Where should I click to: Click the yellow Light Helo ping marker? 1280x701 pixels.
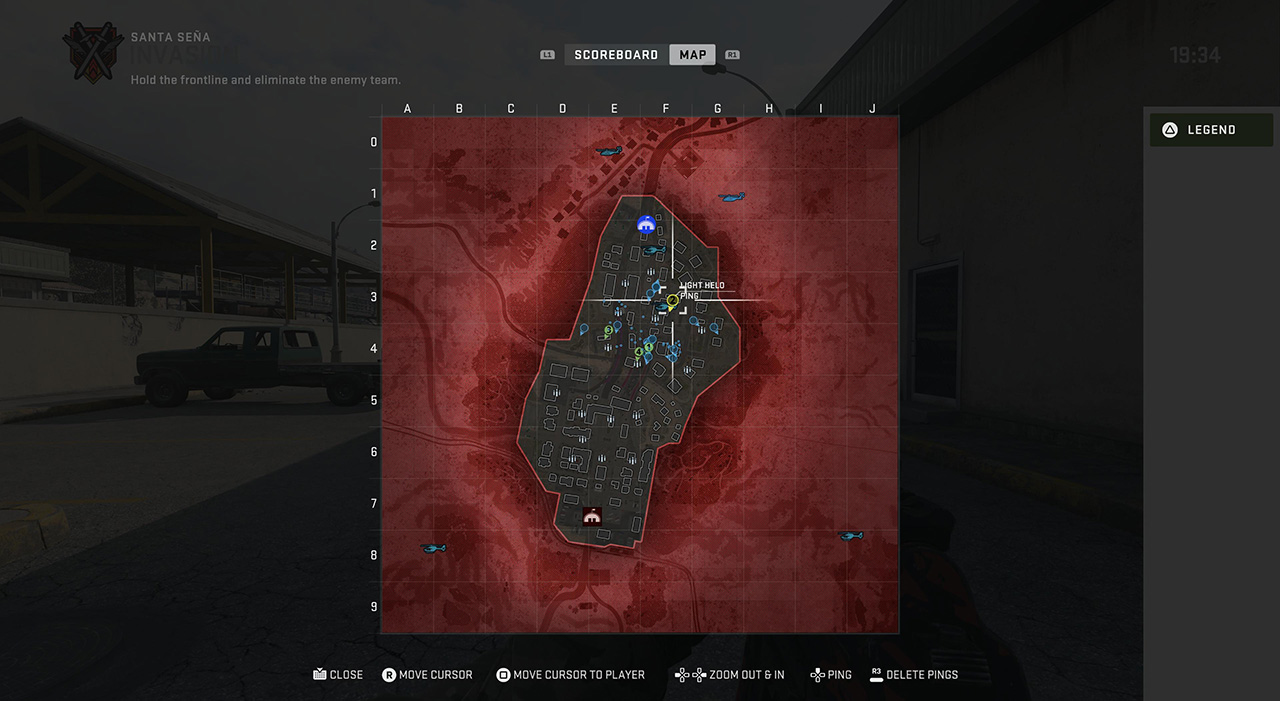coord(673,300)
